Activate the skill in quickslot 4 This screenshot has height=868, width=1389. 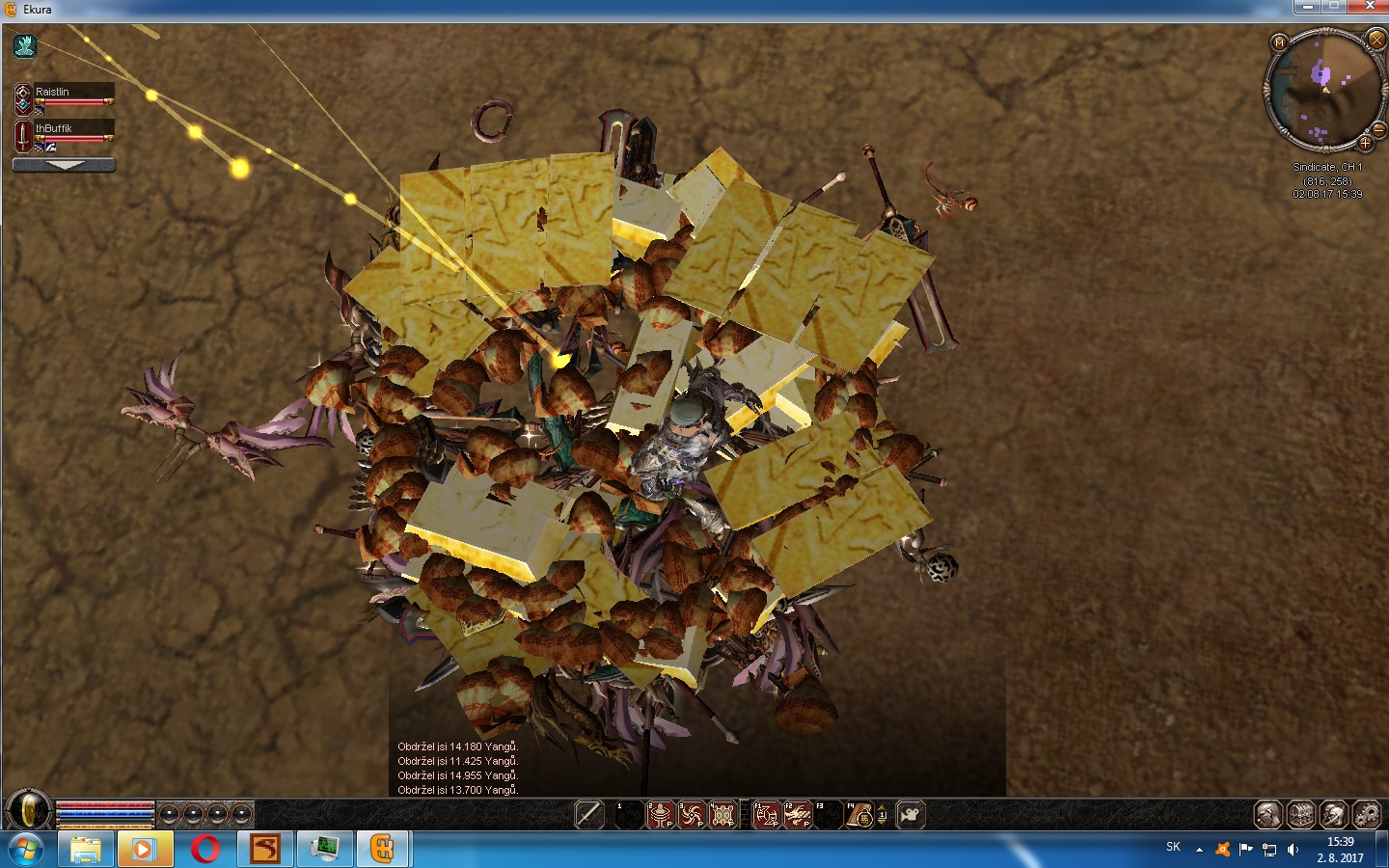coord(722,815)
